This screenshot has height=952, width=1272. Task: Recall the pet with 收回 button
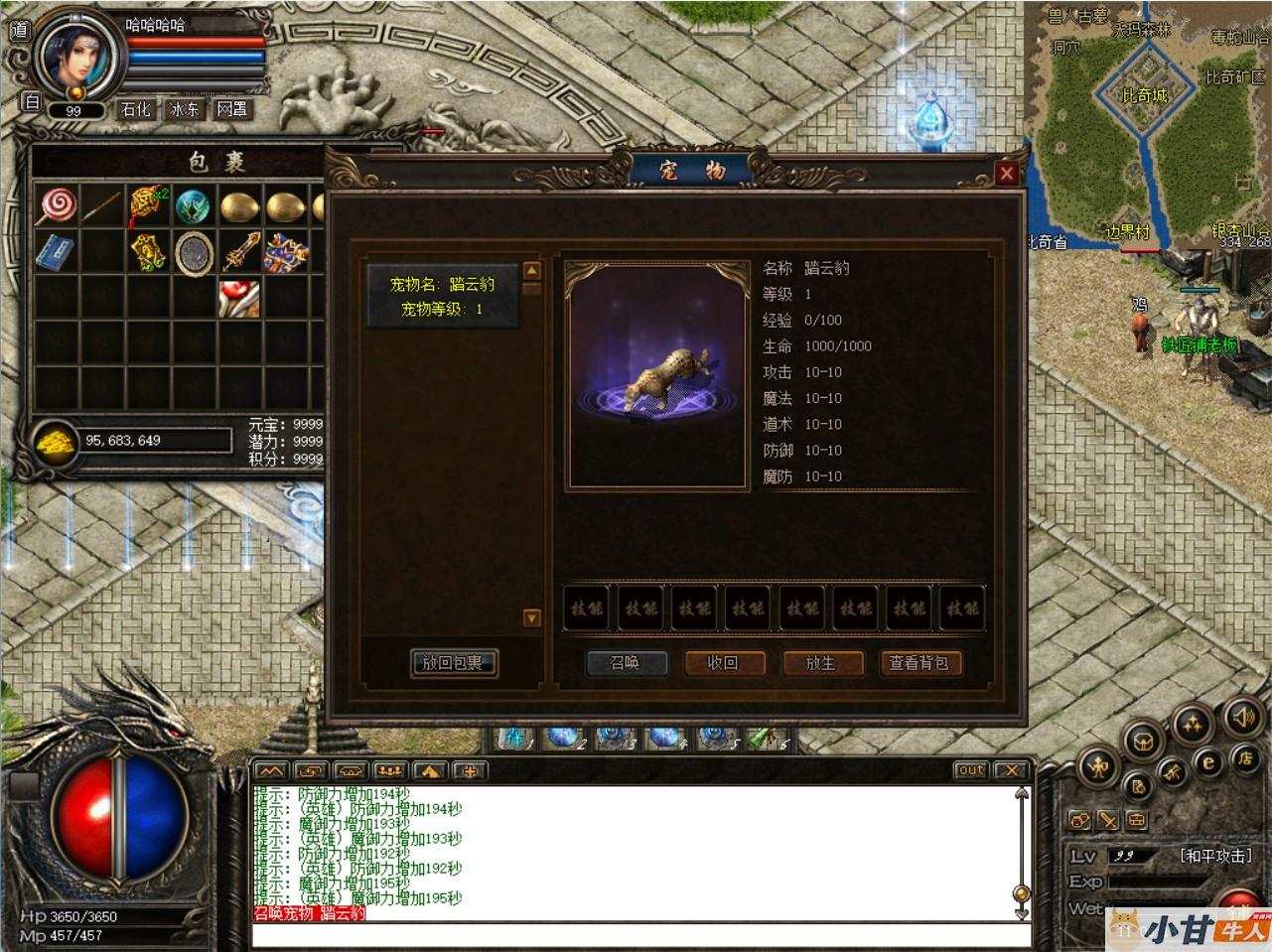(x=722, y=663)
